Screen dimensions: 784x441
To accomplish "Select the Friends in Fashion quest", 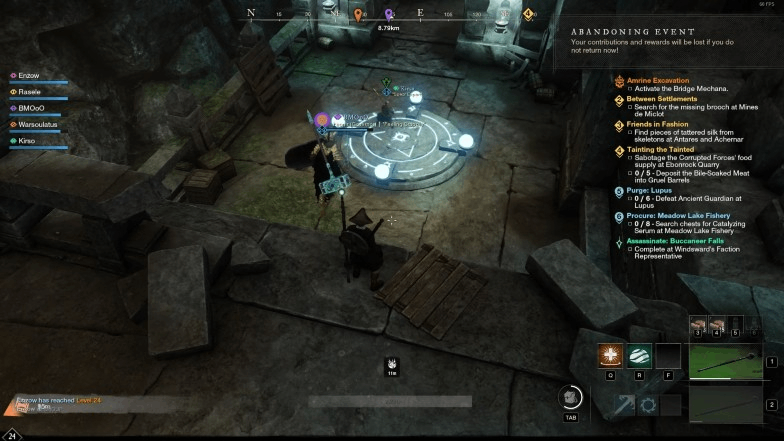I will pos(659,124).
